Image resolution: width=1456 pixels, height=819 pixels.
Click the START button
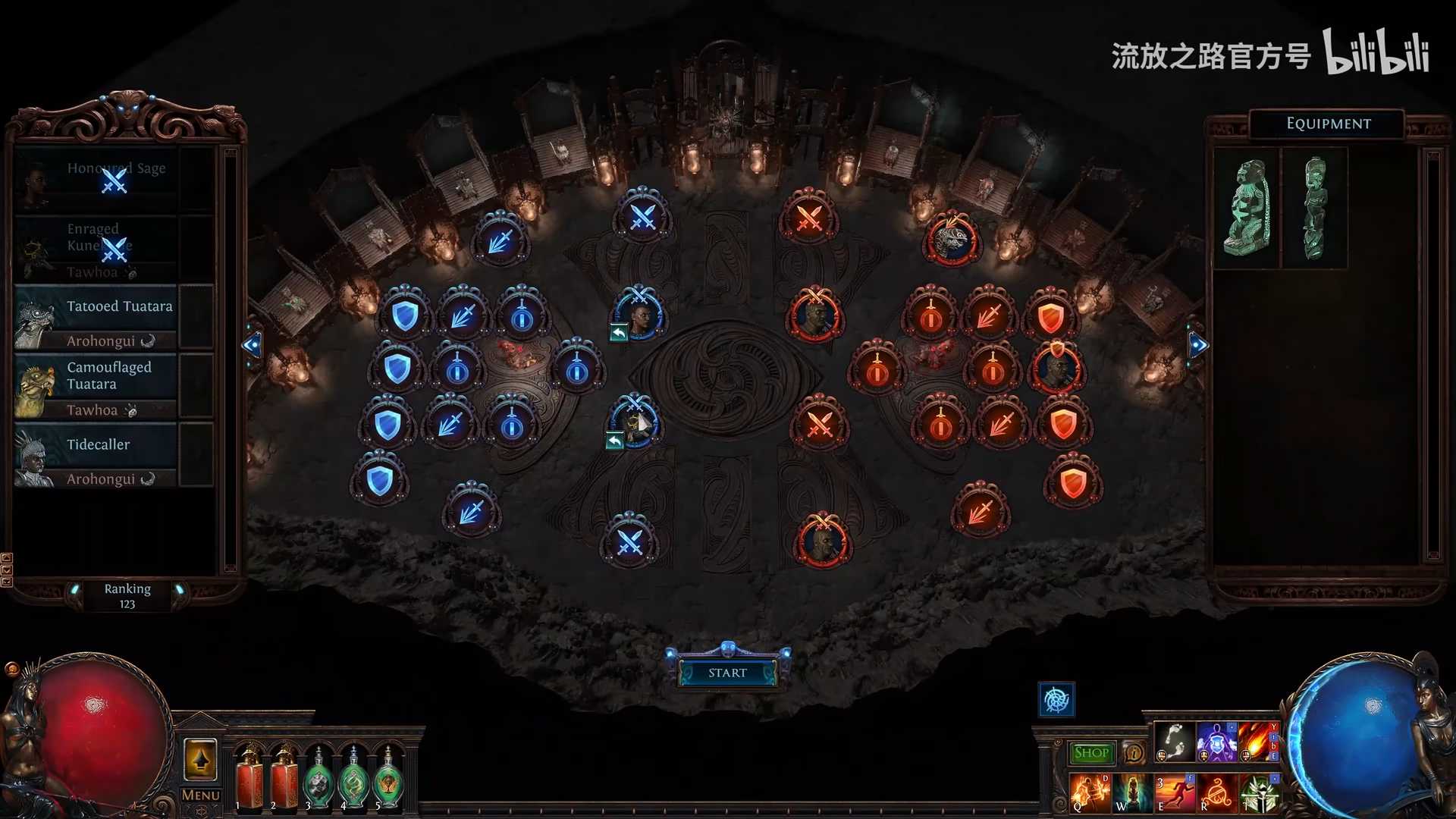pyautogui.click(x=727, y=673)
